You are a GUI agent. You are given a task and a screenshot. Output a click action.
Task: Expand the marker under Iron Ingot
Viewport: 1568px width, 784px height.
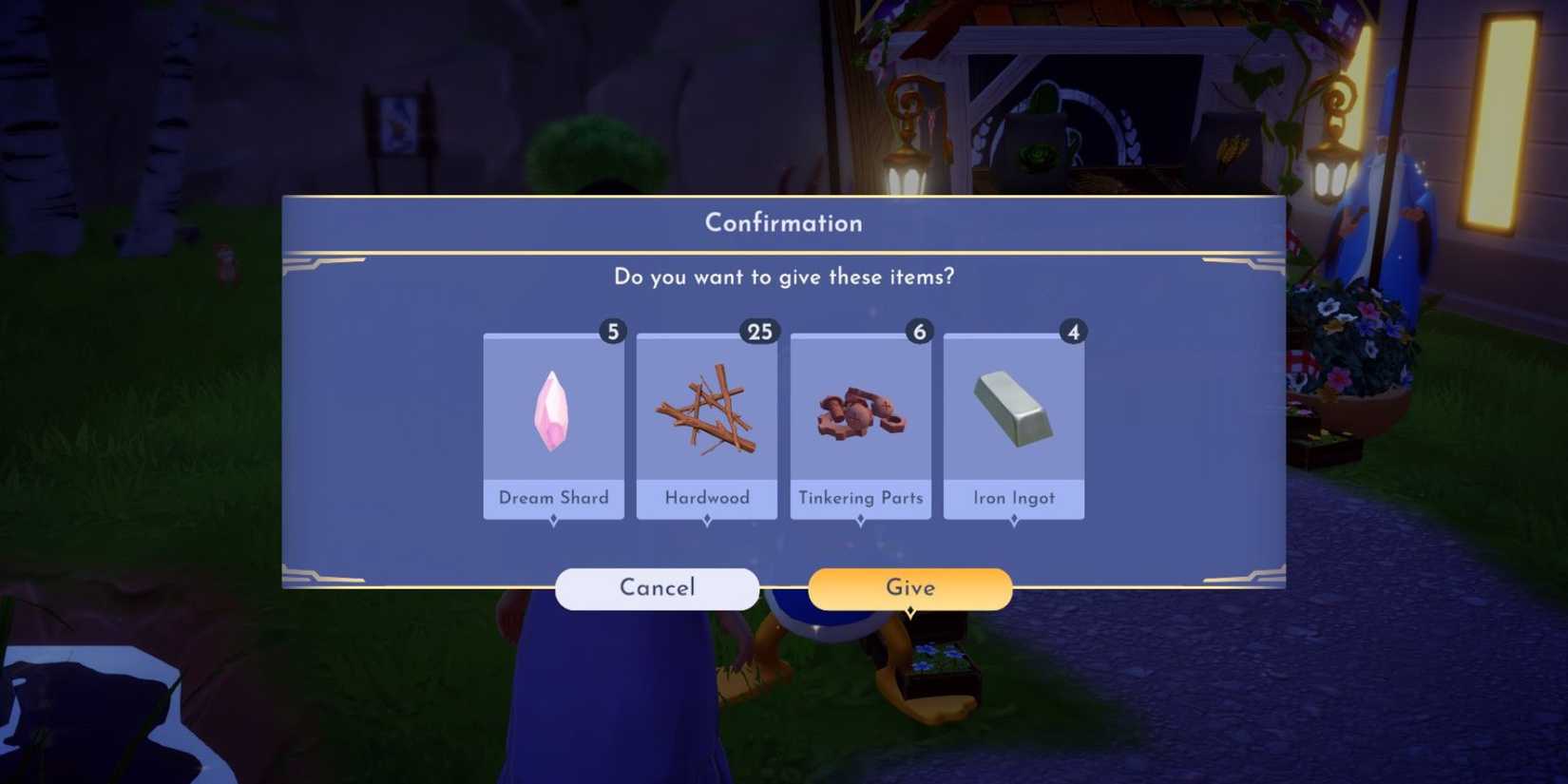coord(1013,518)
